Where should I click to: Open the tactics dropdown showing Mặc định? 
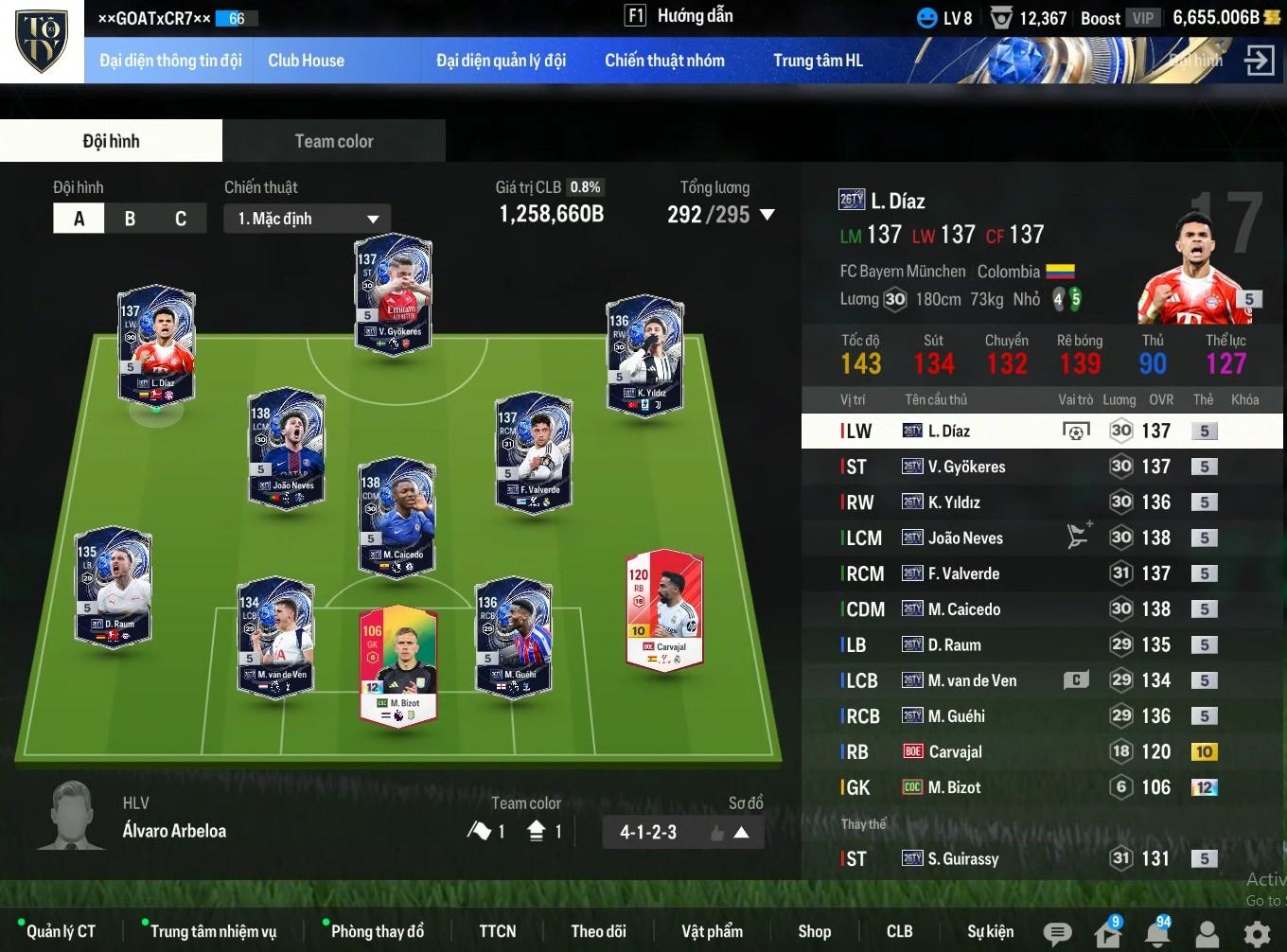(308, 219)
